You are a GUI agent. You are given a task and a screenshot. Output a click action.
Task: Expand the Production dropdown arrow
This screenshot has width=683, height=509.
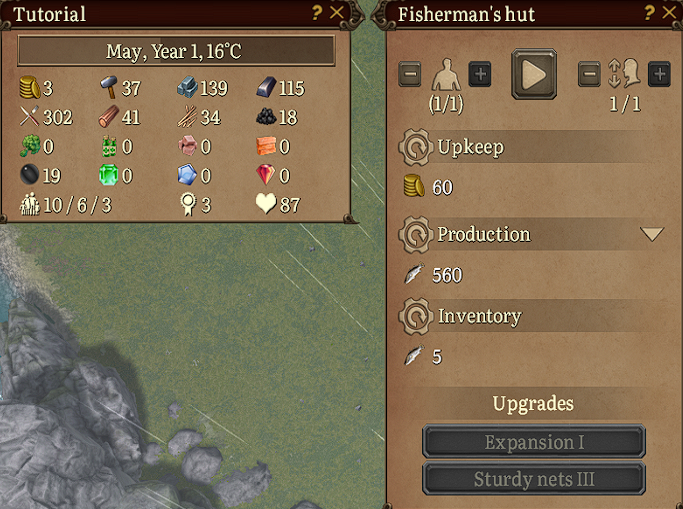(x=652, y=234)
